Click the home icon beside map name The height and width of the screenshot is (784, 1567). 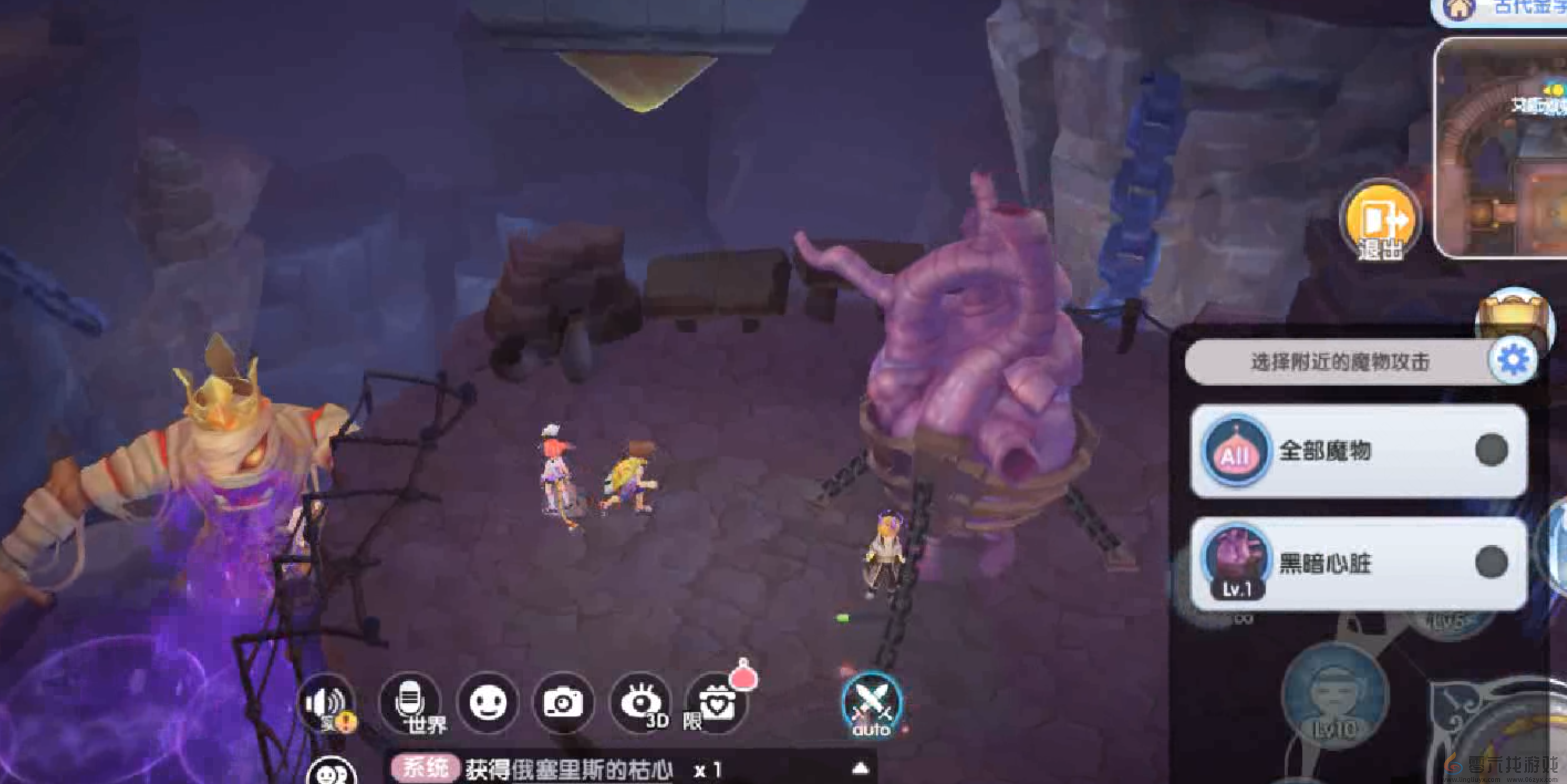(1459, 8)
